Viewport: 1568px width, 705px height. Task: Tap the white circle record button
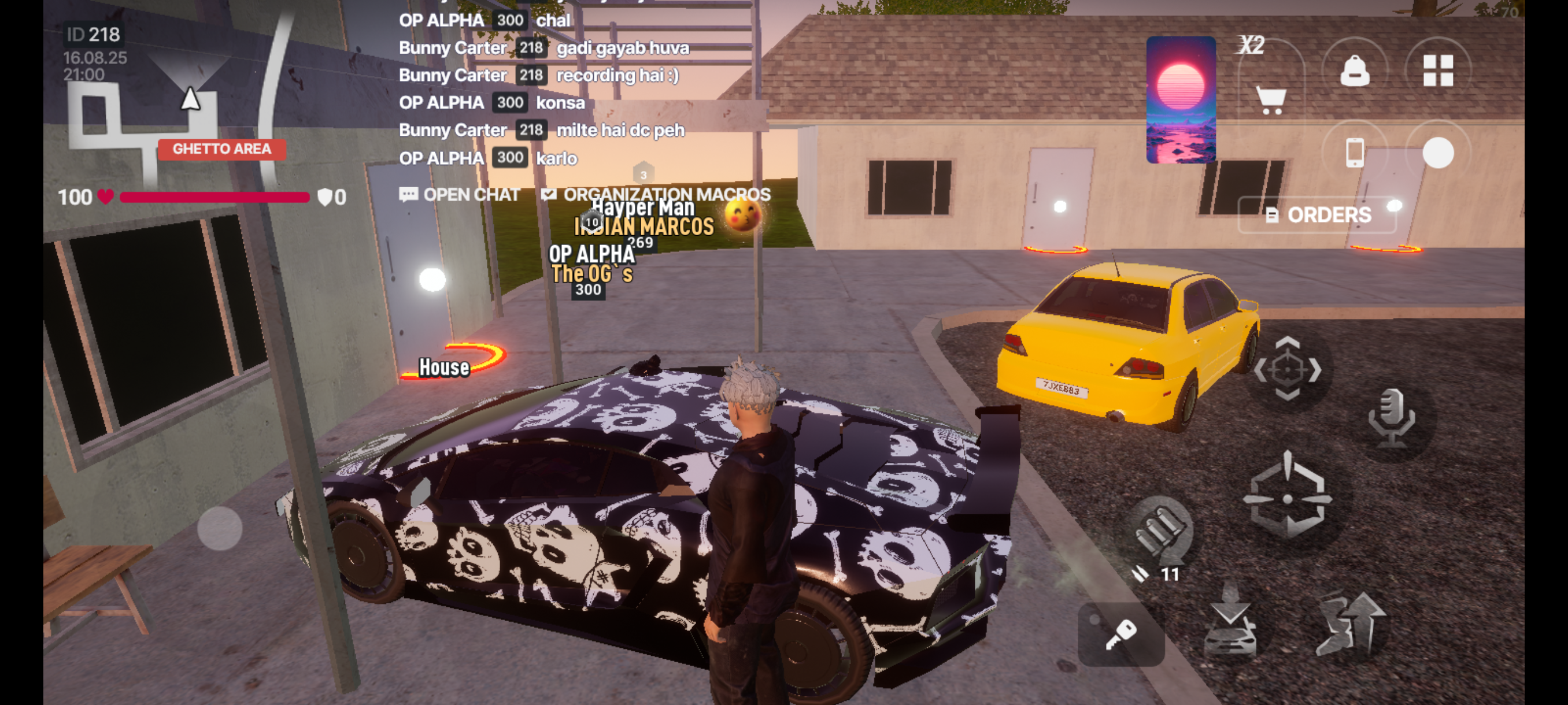1438,152
